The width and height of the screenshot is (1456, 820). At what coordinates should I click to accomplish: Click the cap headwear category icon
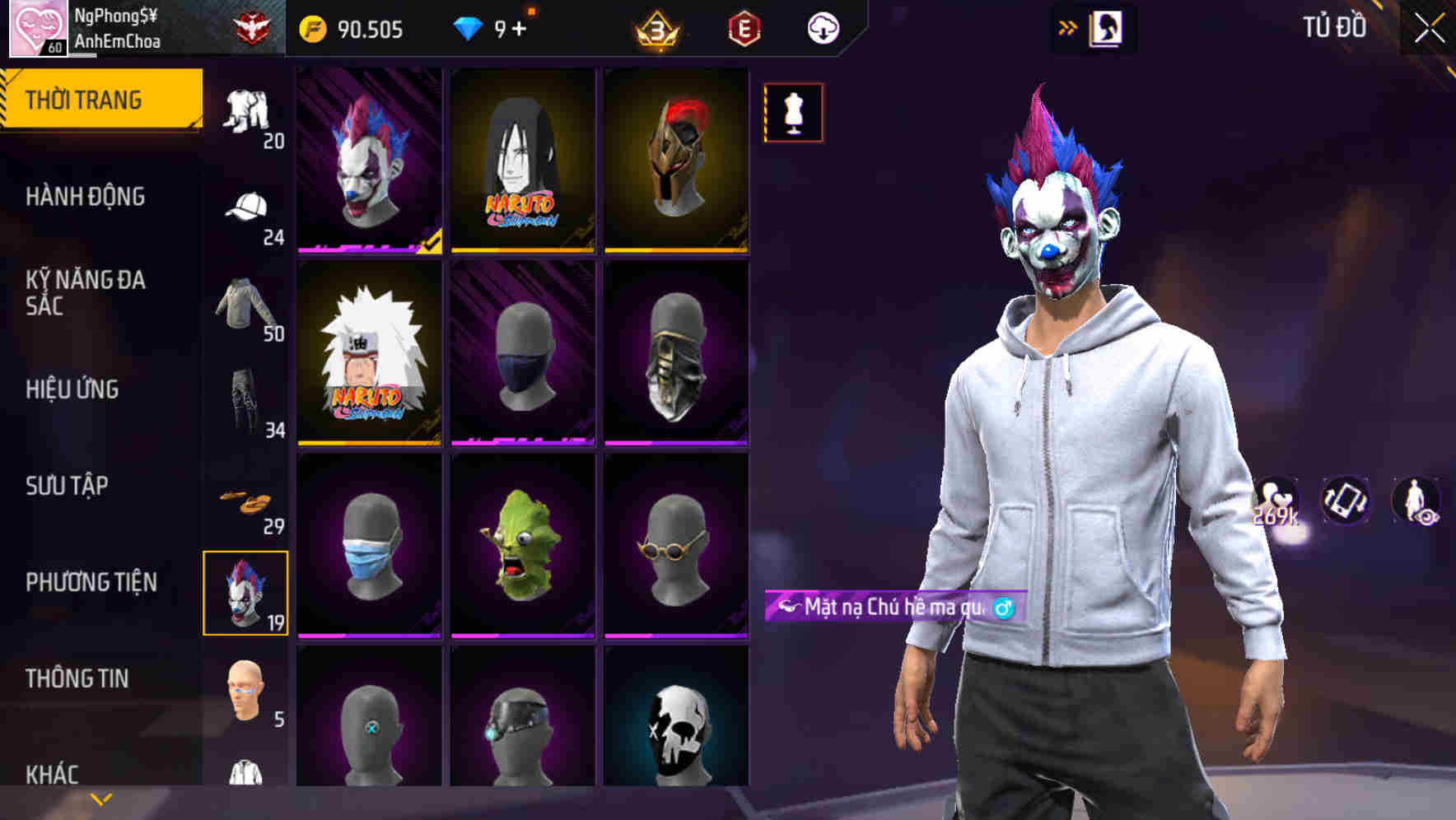pyautogui.click(x=246, y=207)
